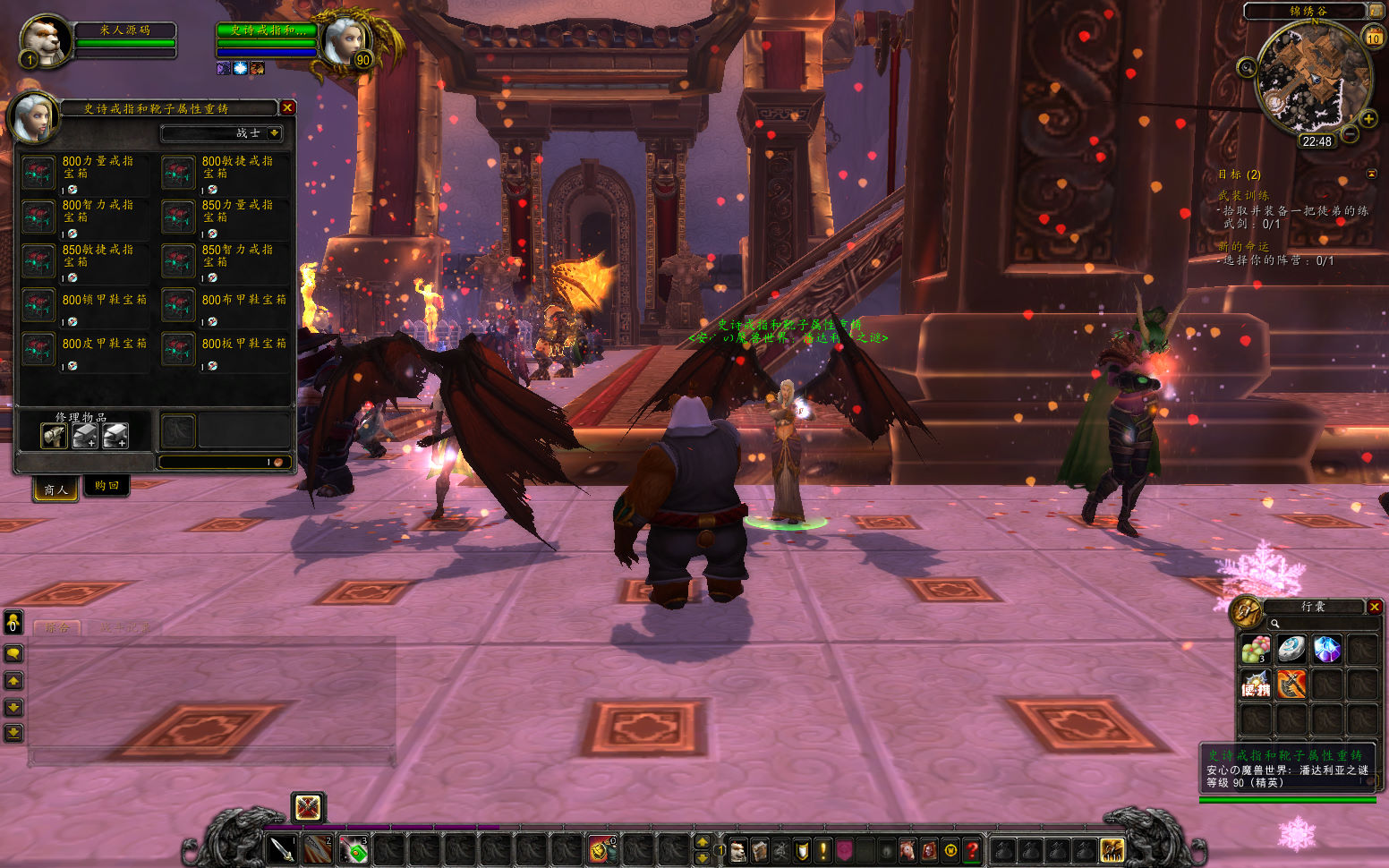Choose the 800板甲鞋宝箱 item

[178, 349]
